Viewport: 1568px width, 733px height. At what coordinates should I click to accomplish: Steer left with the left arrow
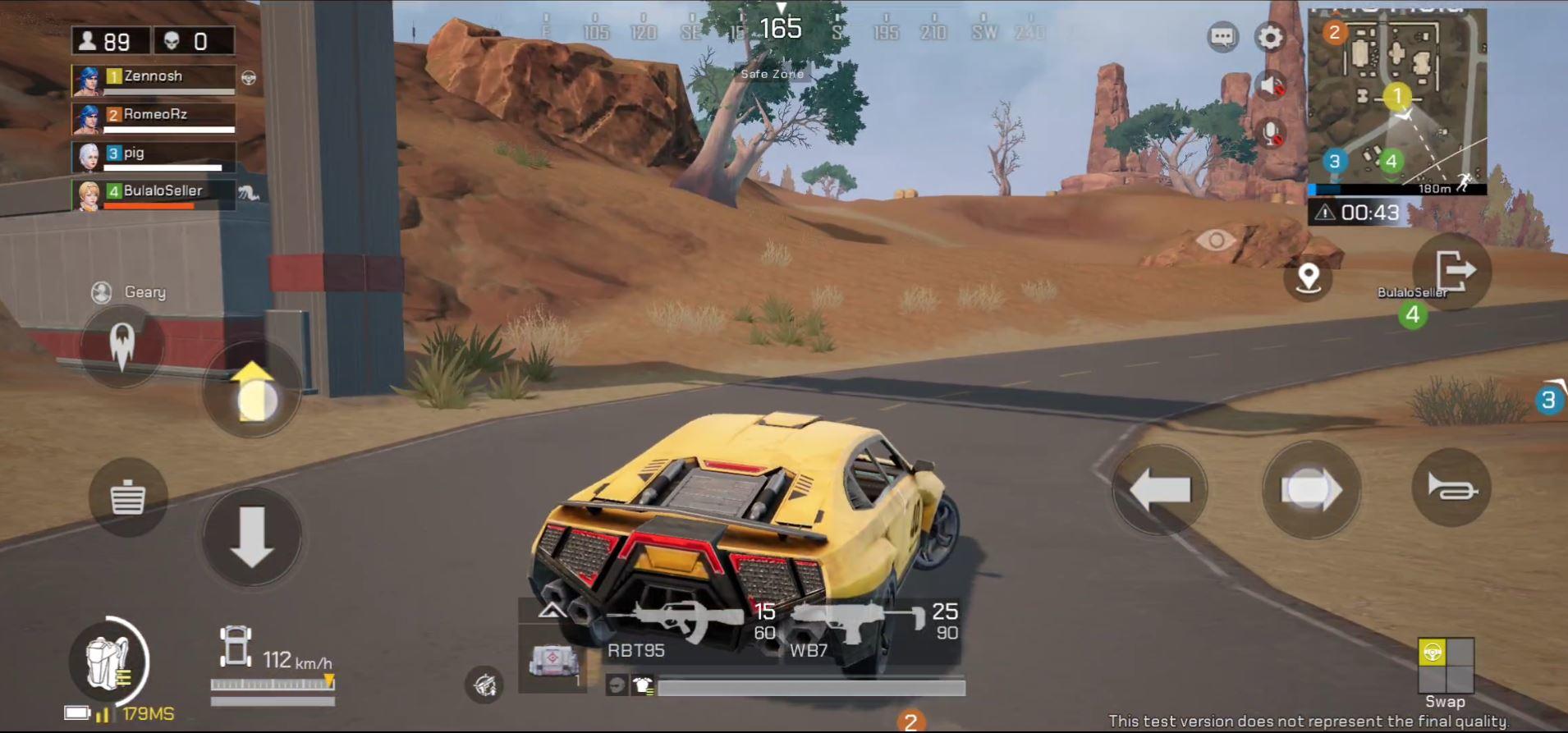coord(1159,490)
